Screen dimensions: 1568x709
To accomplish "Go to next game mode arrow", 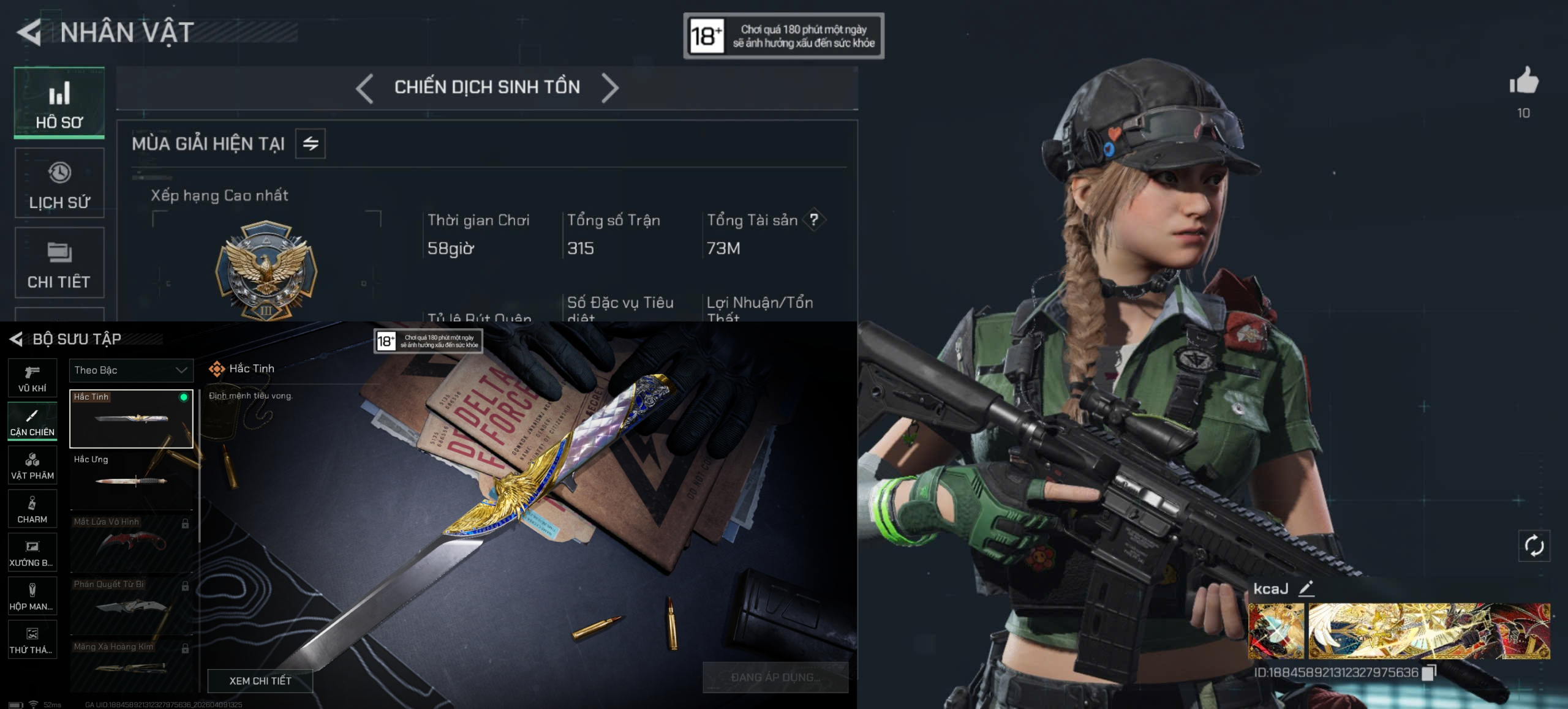I will pos(610,88).
